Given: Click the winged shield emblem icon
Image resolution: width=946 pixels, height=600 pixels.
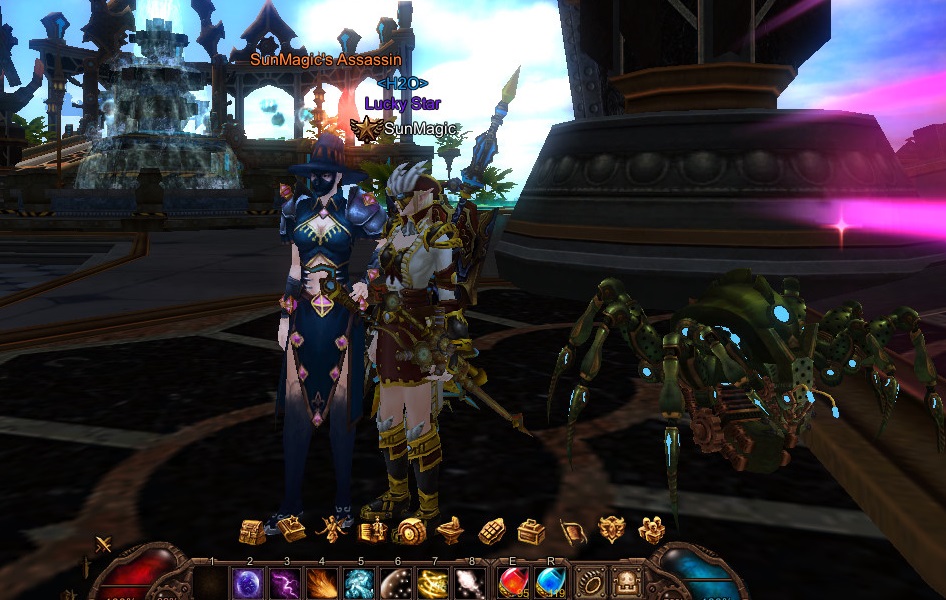Looking at the screenshot, I should tap(611, 530).
